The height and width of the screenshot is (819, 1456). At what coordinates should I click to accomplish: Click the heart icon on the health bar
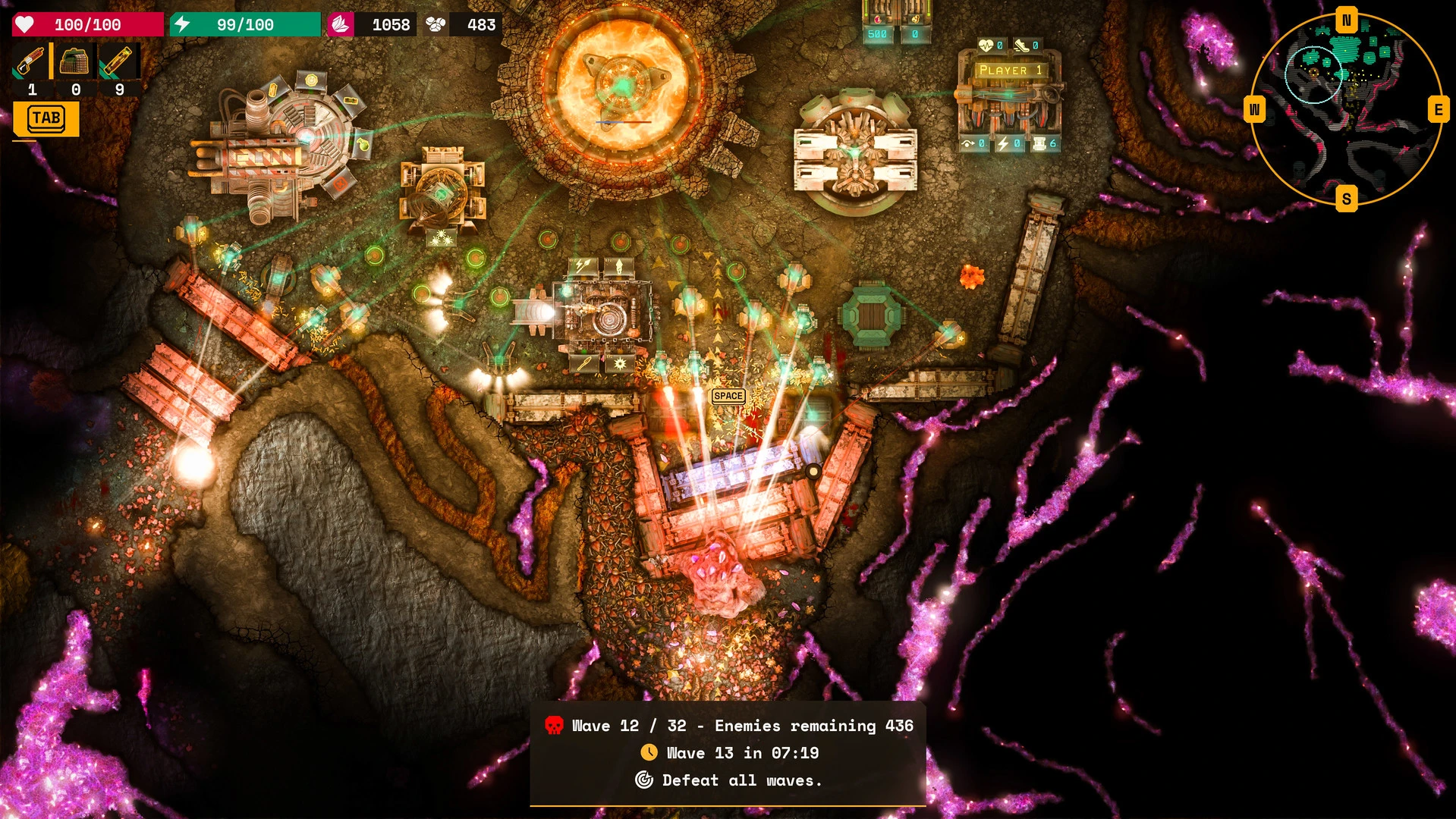(25, 24)
